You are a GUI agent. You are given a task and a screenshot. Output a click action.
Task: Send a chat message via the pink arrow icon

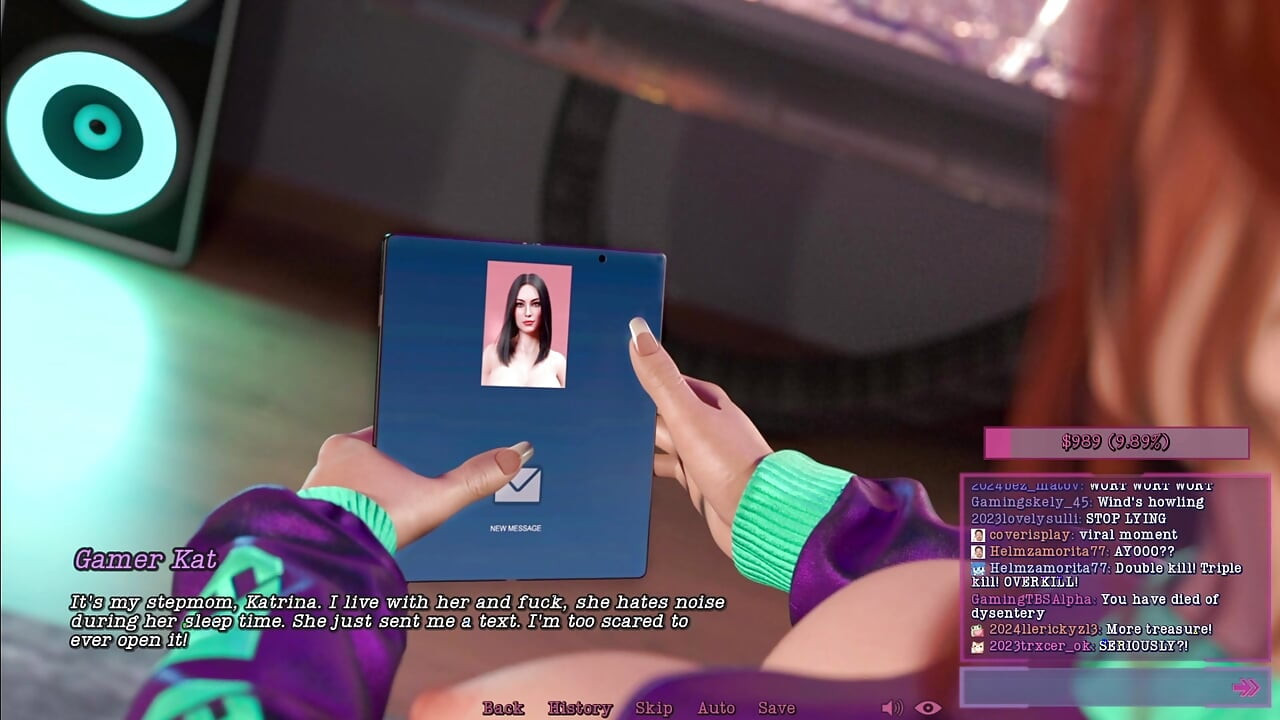point(1245,687)
